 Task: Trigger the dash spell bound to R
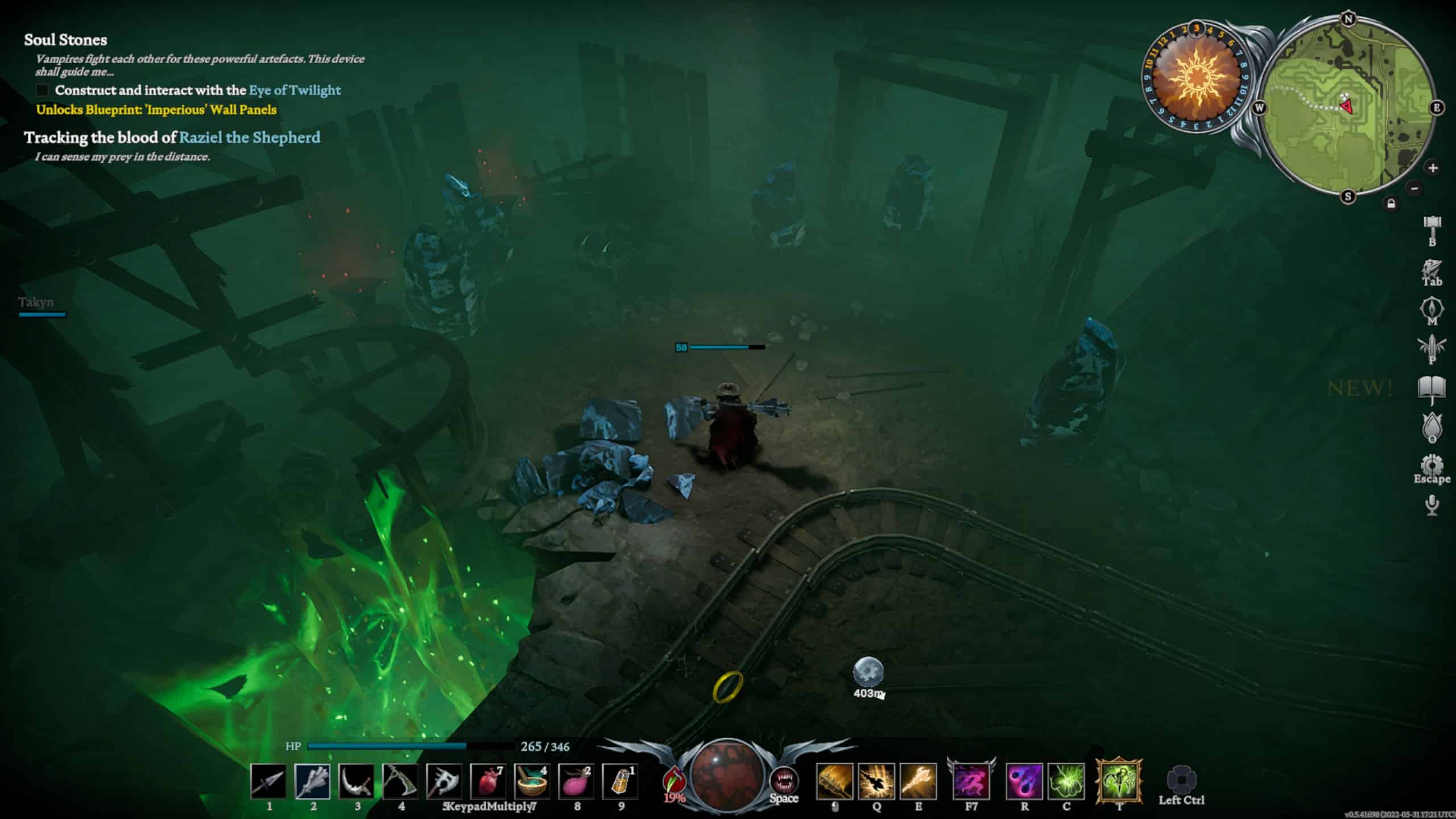(x=1024, y=782)
